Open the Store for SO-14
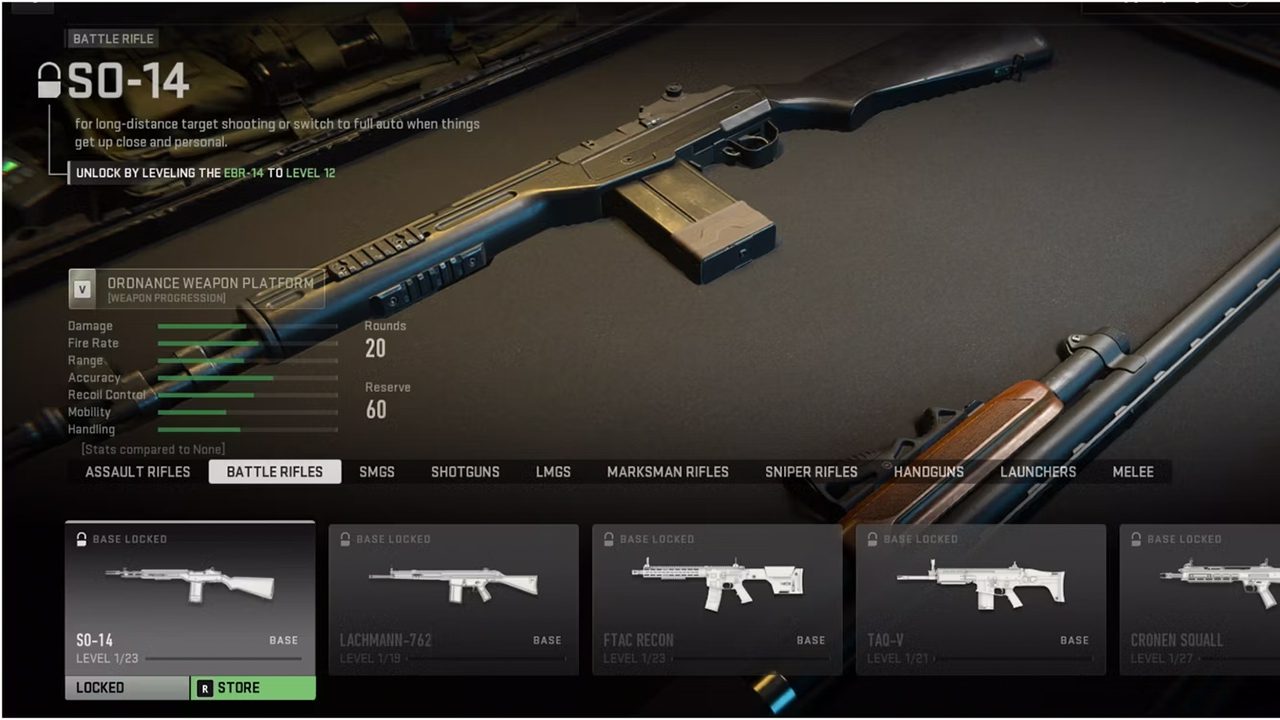This screenshot has width=1280, height=720. 253,688
